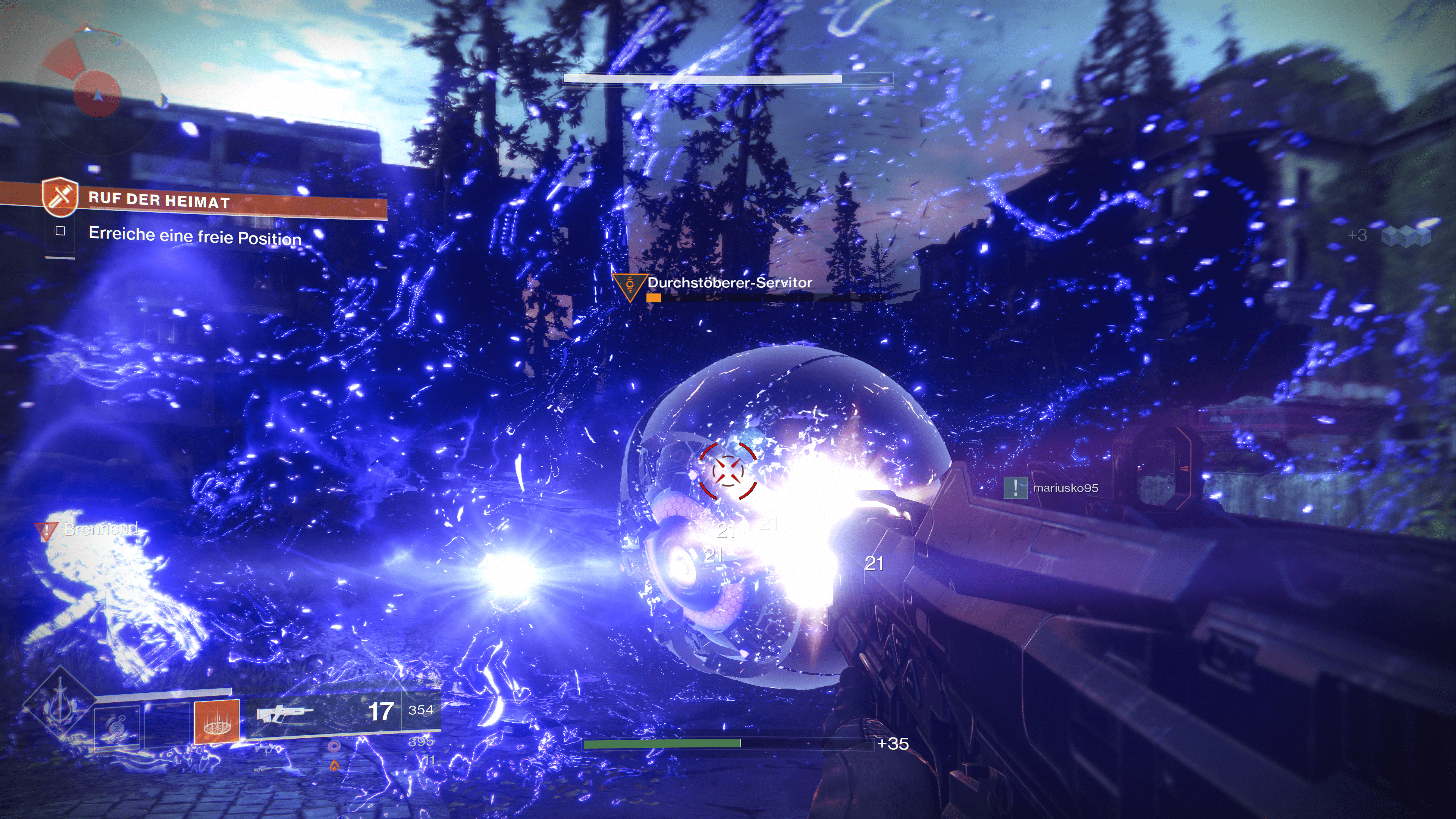Click the Durchstöberer-Servitor enemy marker icon
The height and width of the screenshot is (819, 1456).
[630, 286]
